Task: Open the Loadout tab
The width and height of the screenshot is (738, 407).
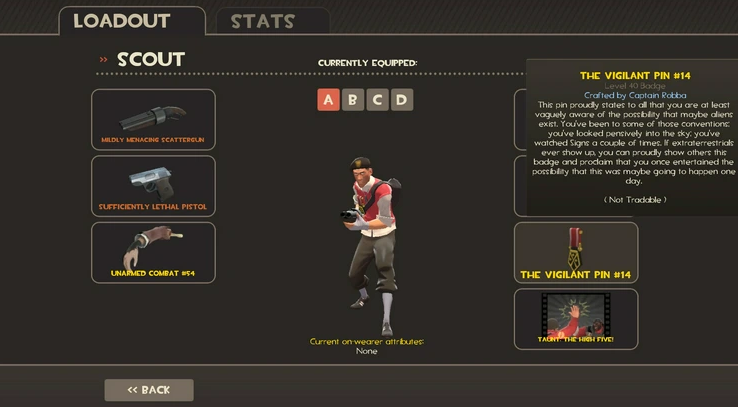Action: click(122, 21)
